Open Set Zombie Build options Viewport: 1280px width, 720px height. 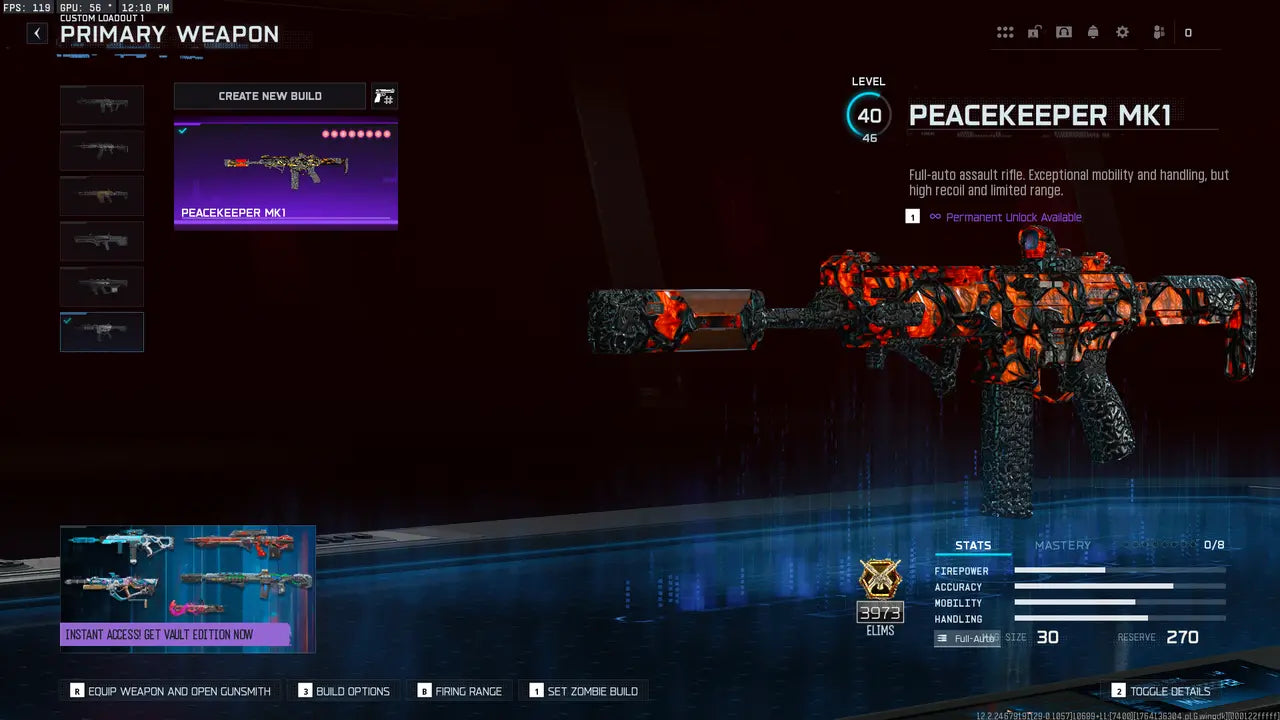[586, 690]
